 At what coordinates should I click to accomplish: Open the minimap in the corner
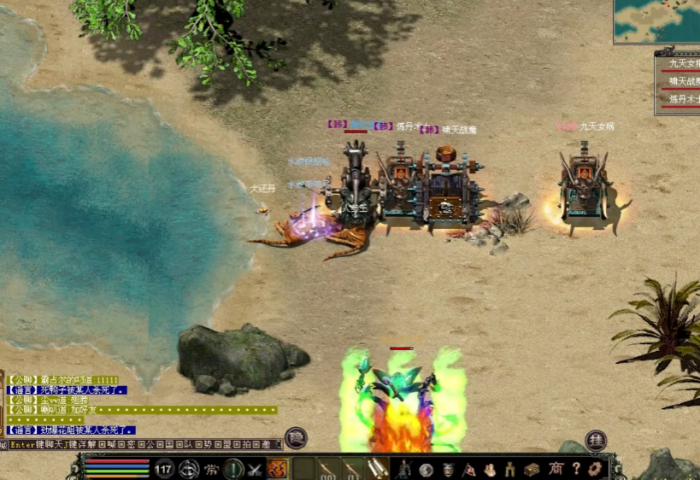pos(657,20)
